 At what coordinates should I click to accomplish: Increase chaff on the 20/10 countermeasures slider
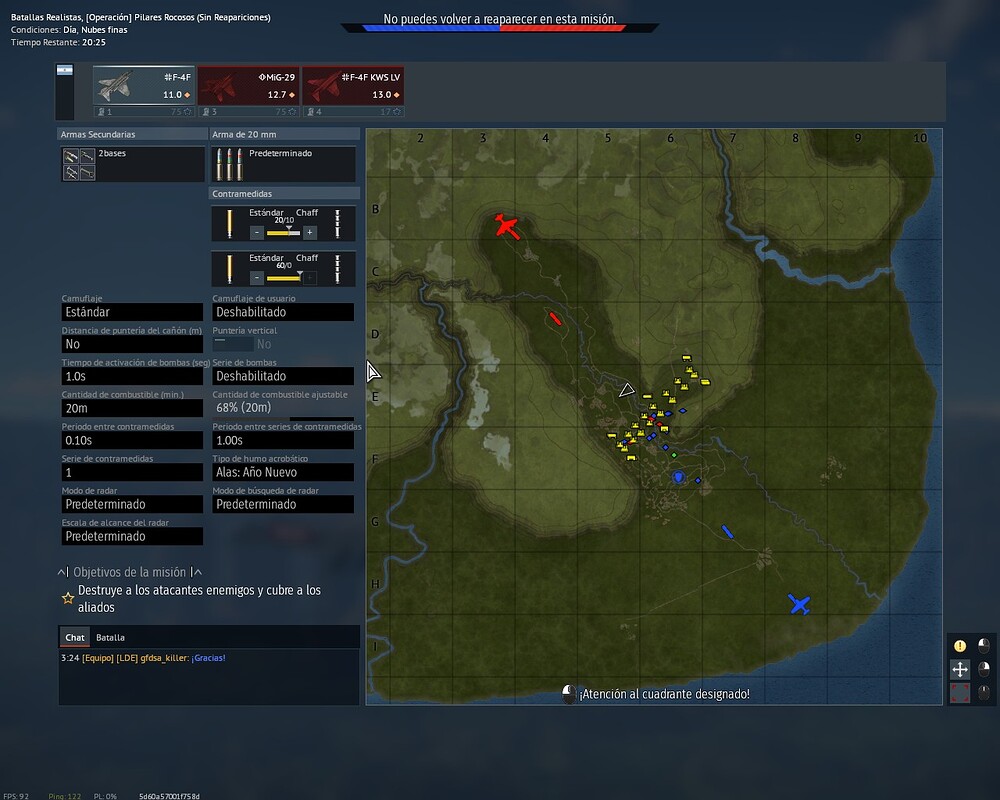click(310, 232)
